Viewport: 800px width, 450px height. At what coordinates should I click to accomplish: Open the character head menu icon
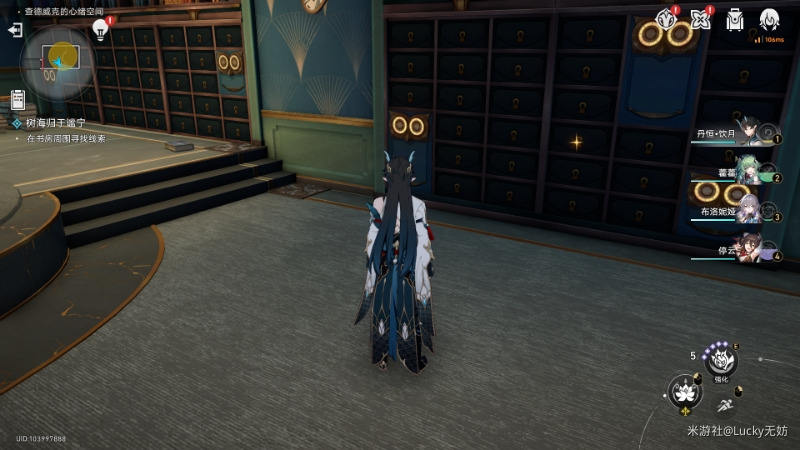(769, 19)
